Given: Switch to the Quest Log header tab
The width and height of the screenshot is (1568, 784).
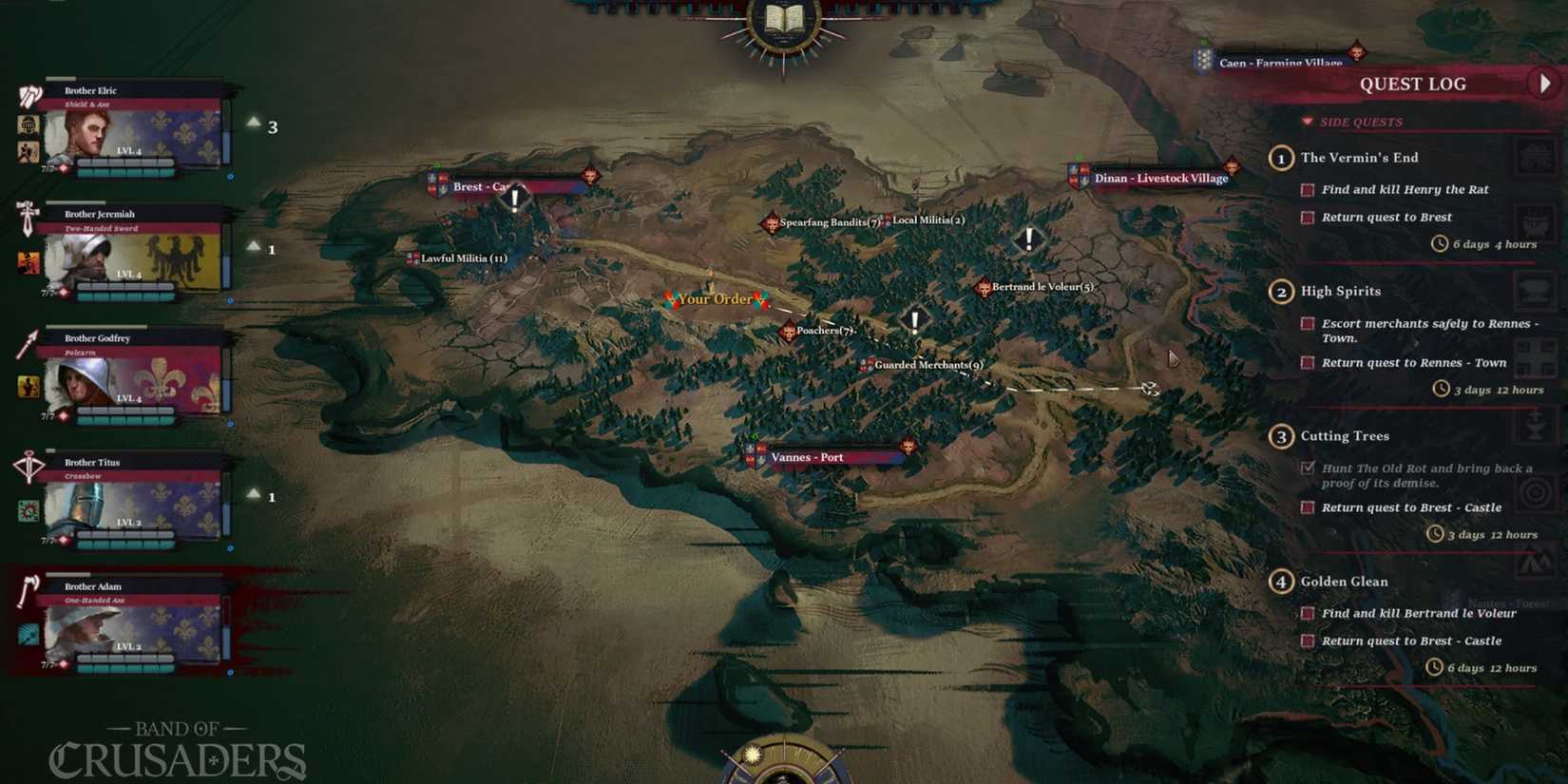Looking at the screenshot, I should 1412,84.
